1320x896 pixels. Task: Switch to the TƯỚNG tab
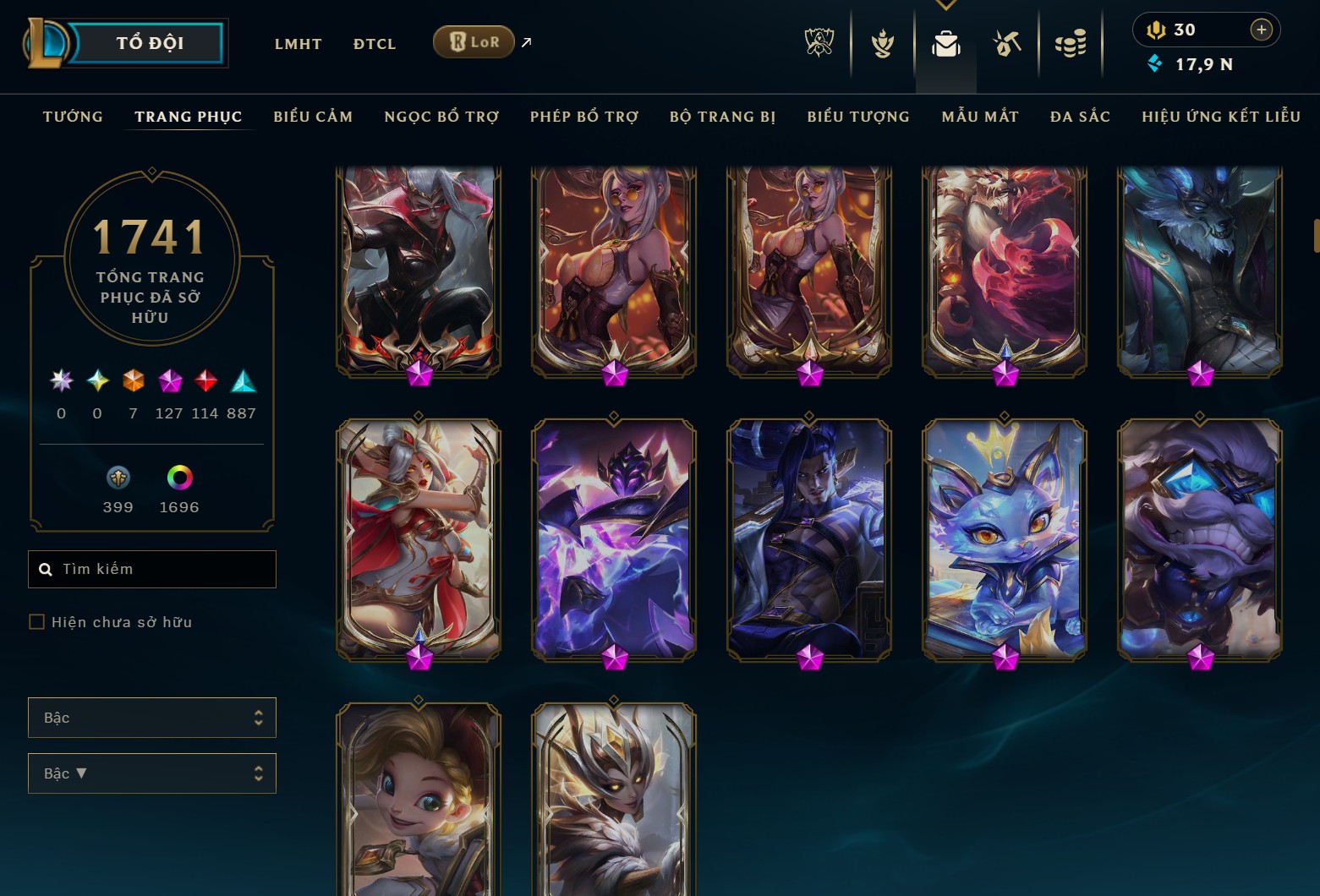pos(73,117)
